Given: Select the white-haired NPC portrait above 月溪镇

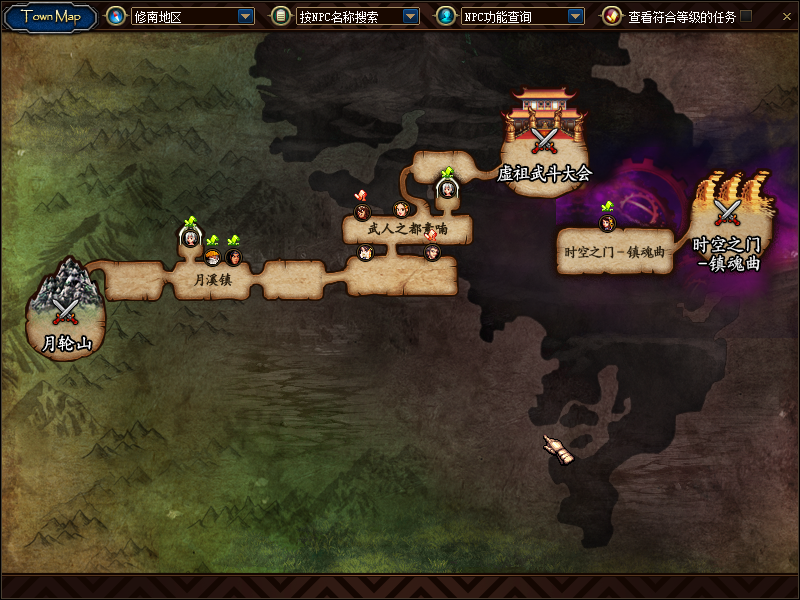Looking at the screenshot, I should tap(190, 237).
